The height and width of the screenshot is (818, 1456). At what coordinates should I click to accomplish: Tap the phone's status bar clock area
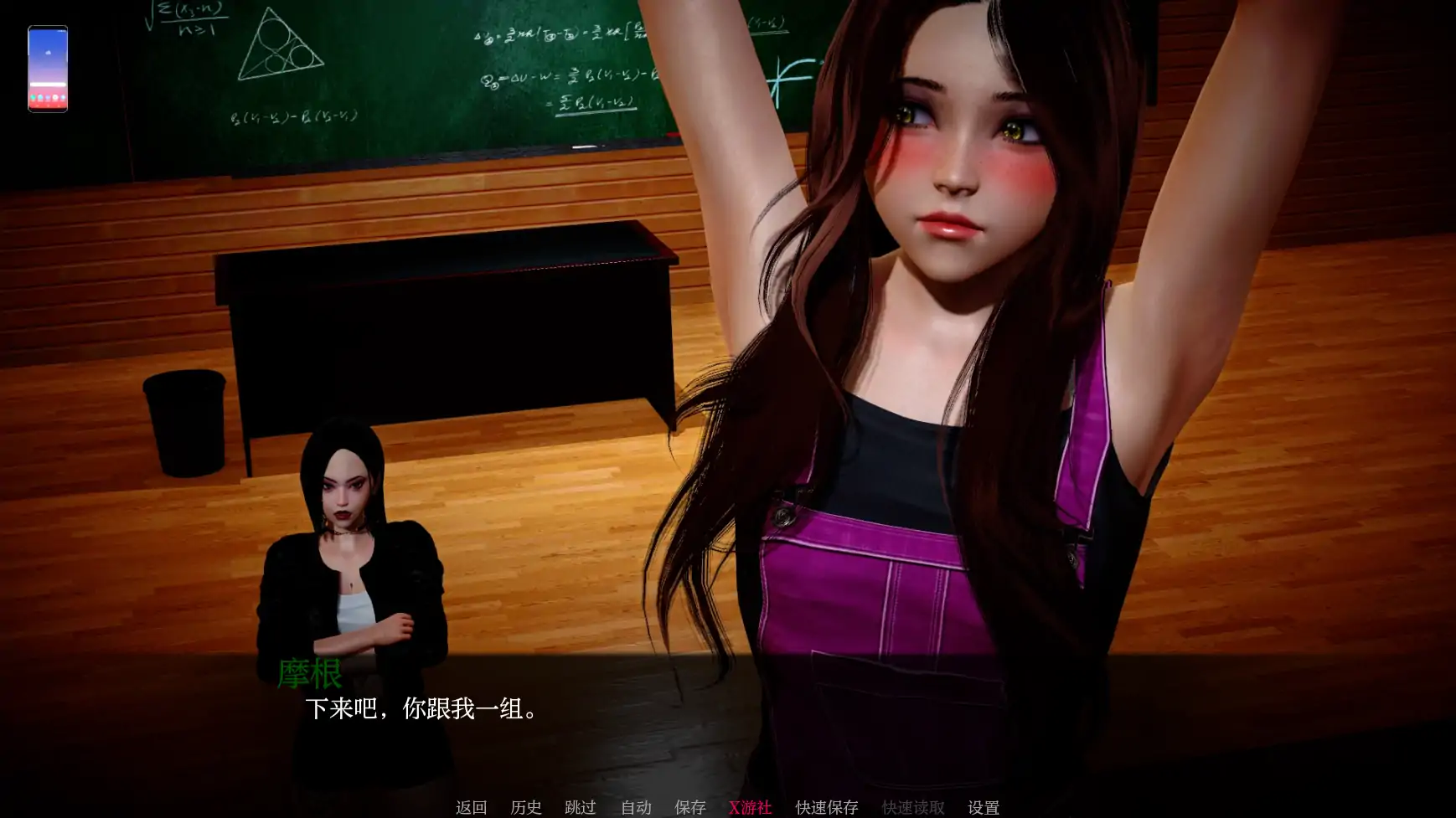tap(61, 30)
